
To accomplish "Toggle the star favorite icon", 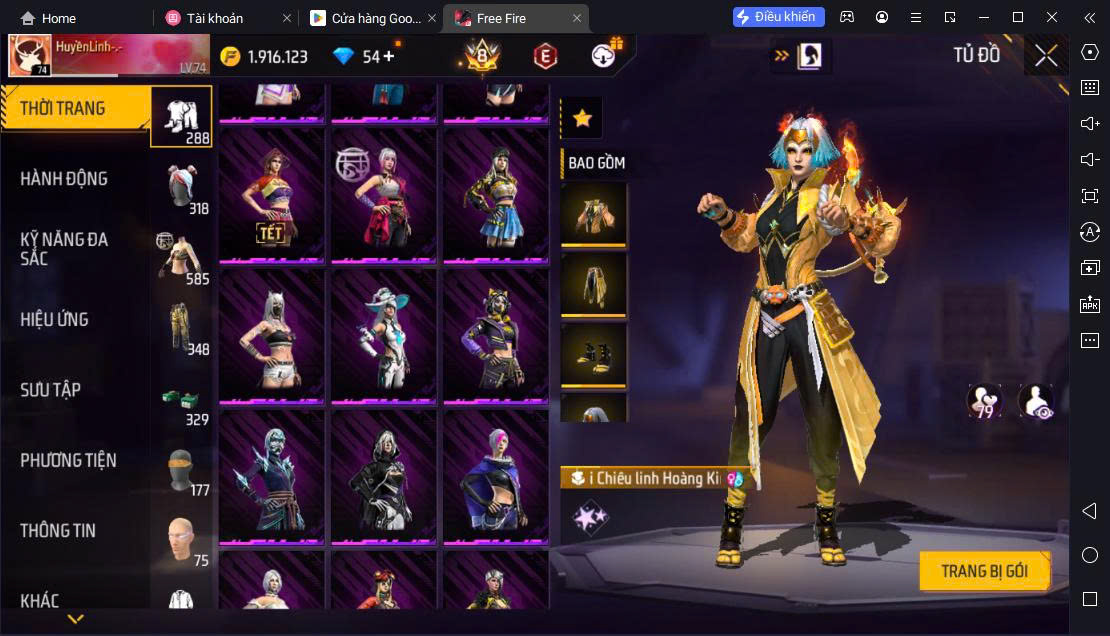I will [x=582, y=119].
